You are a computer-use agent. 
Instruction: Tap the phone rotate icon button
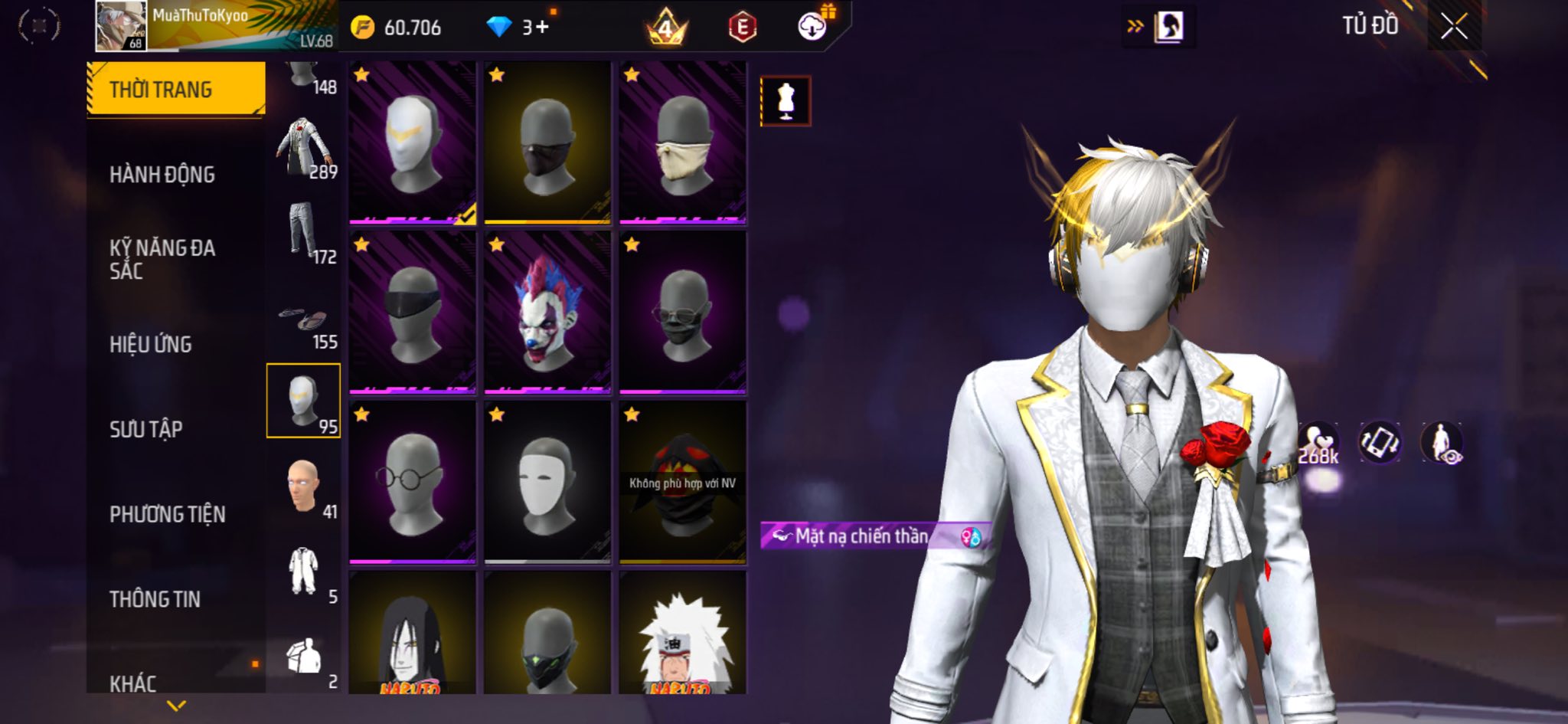click(1379, 442)
